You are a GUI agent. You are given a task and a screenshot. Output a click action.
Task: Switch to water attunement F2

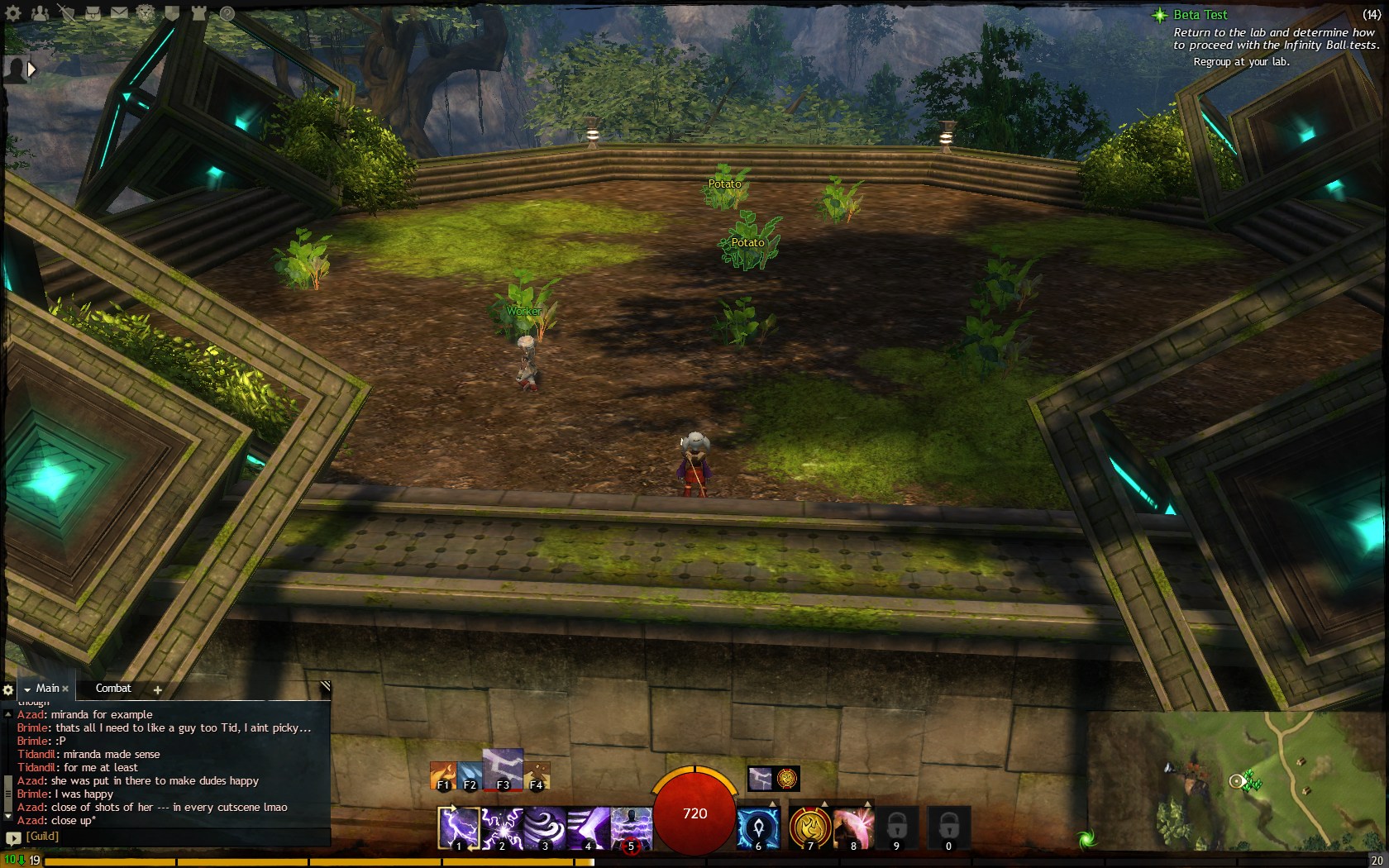469,775
